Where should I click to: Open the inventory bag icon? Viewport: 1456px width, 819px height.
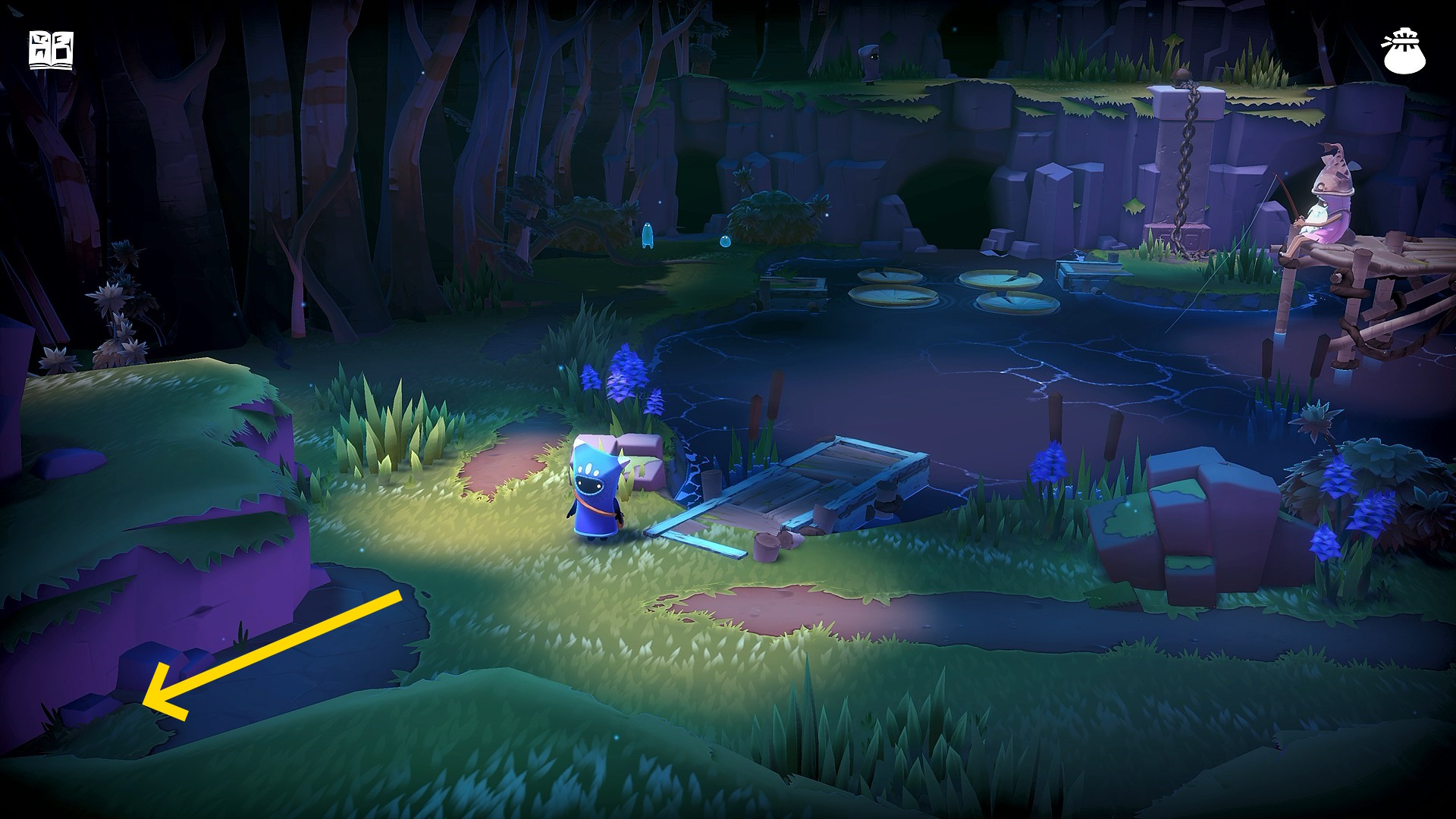1404,51
